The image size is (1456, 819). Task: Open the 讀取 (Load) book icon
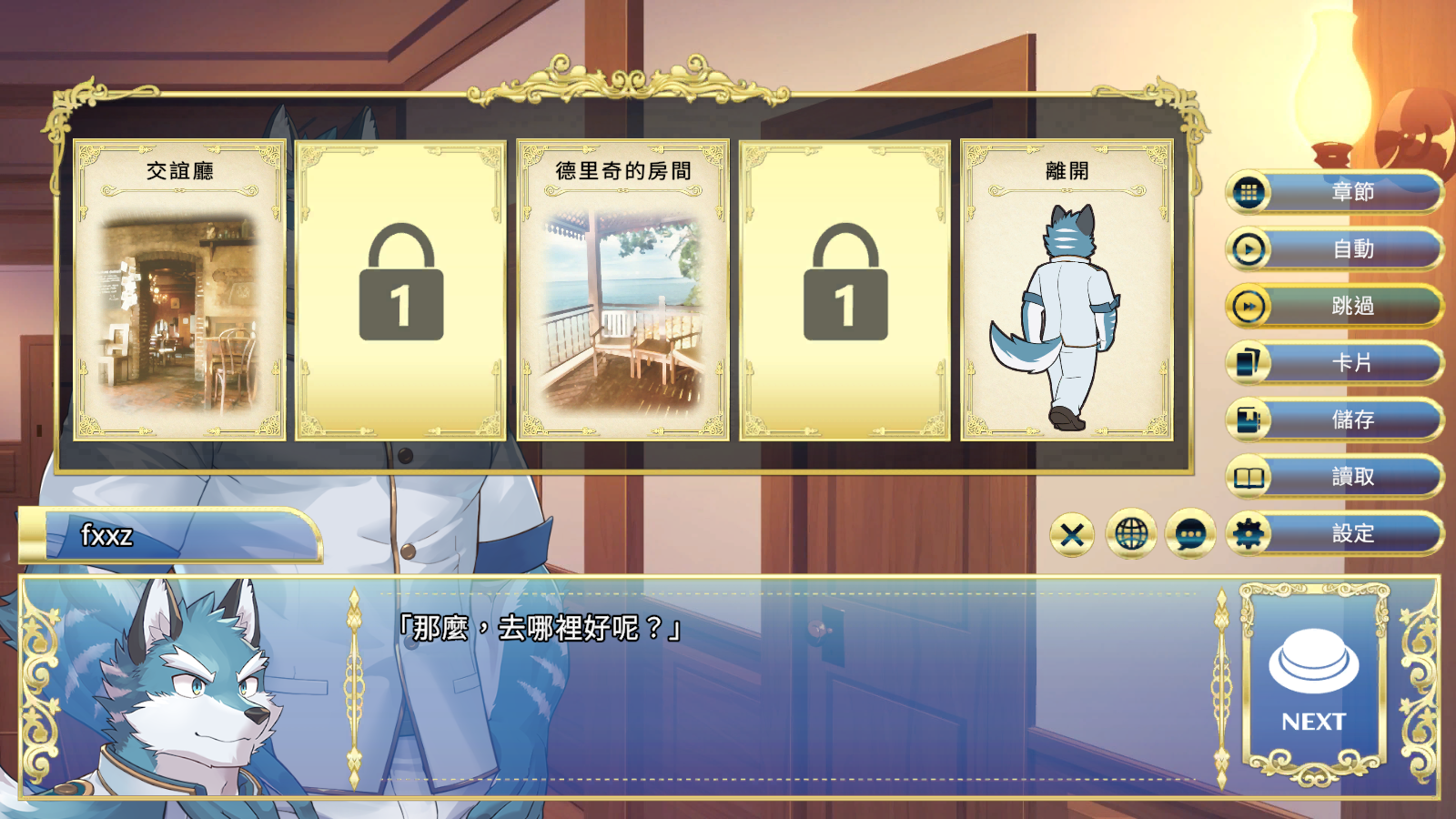pos(1248,478)
